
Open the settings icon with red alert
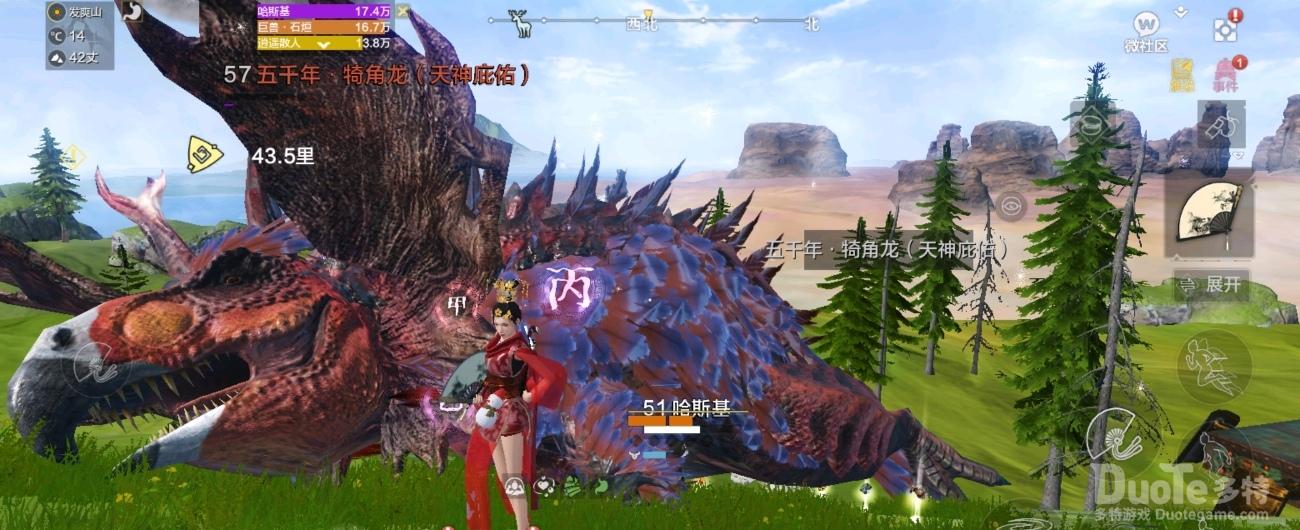[1226, 28]
